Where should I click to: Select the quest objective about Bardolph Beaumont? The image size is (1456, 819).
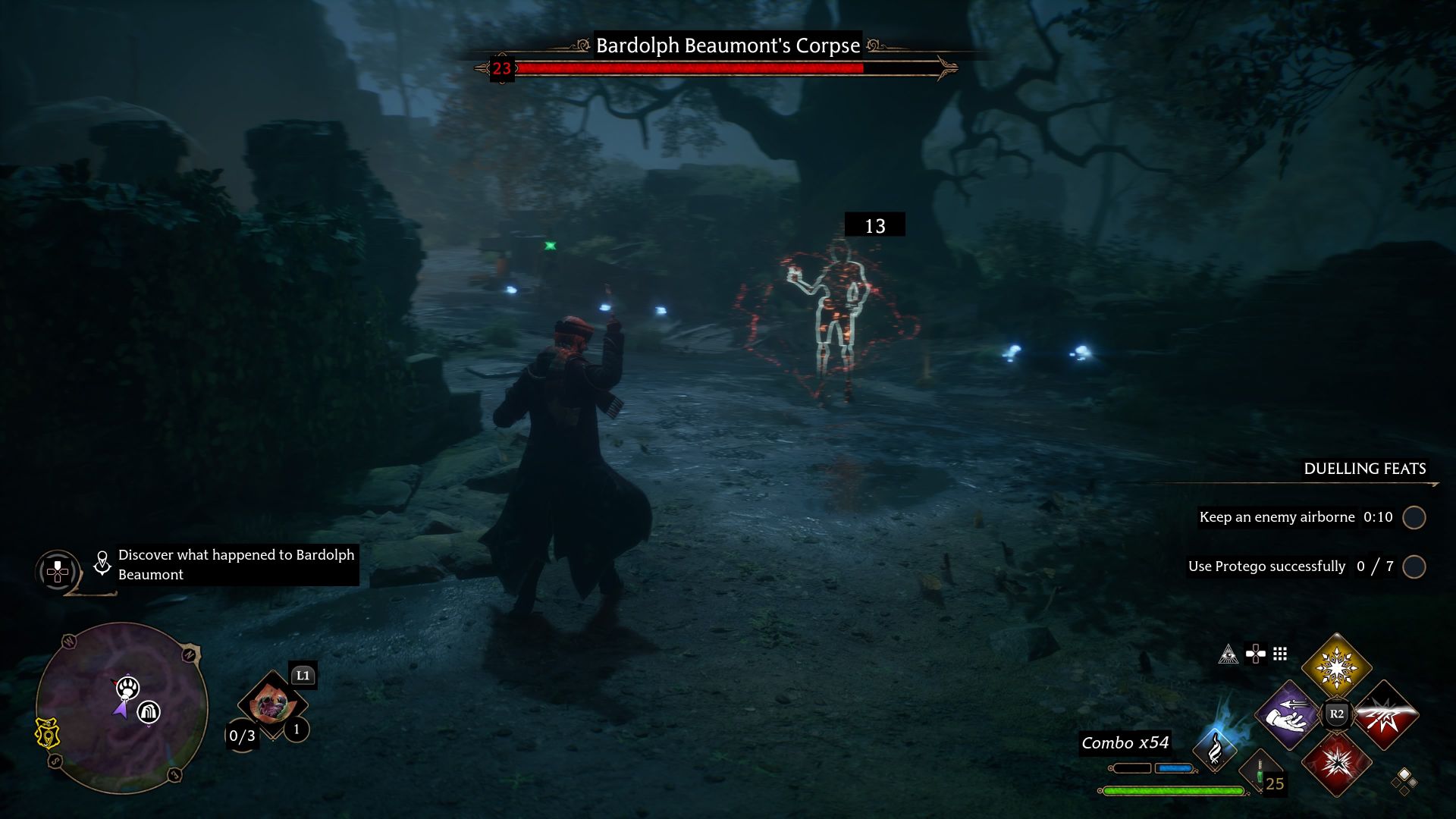click(x=236, y=564)
